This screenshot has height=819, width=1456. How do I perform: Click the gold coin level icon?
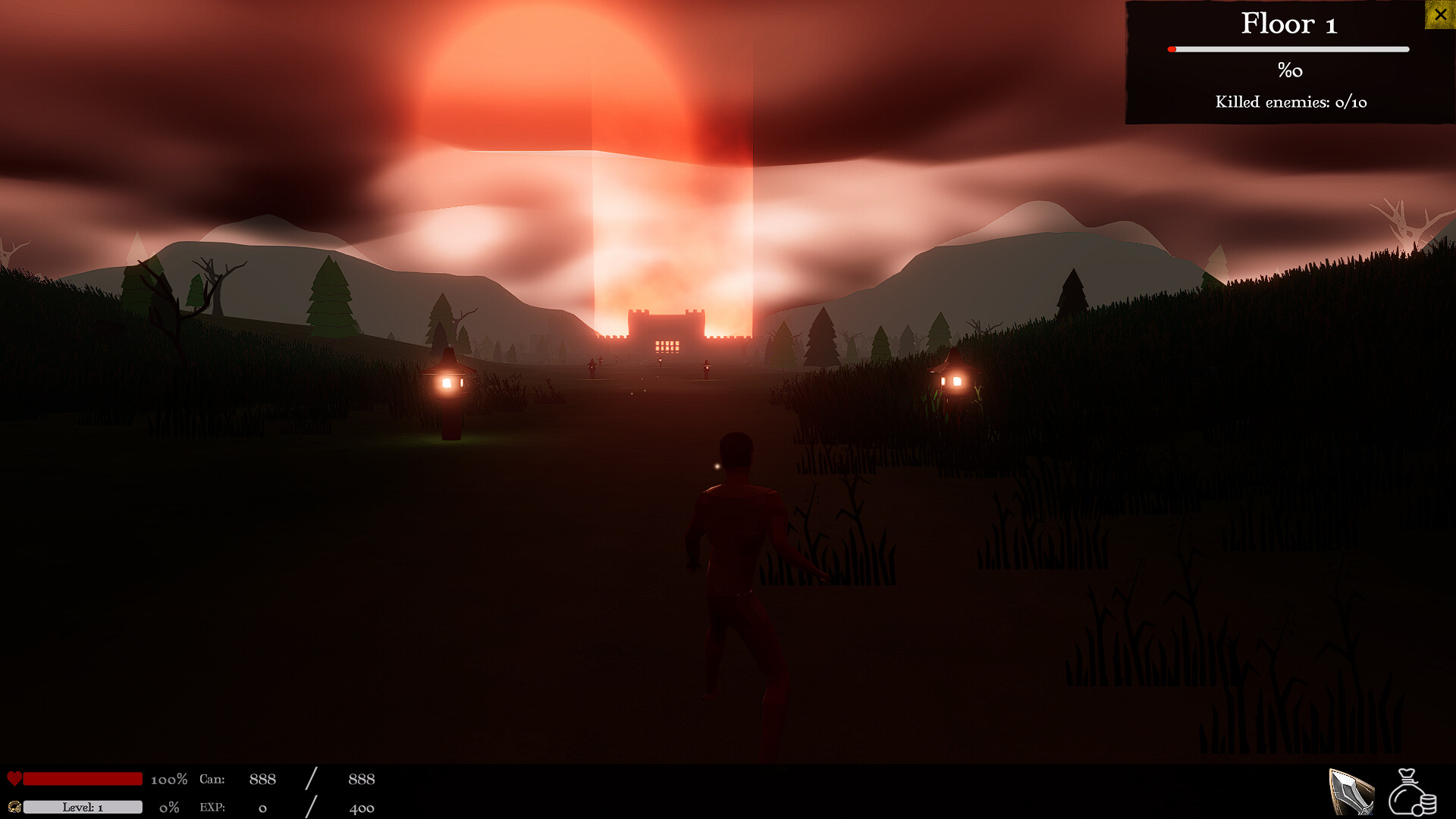coord(14,808)
